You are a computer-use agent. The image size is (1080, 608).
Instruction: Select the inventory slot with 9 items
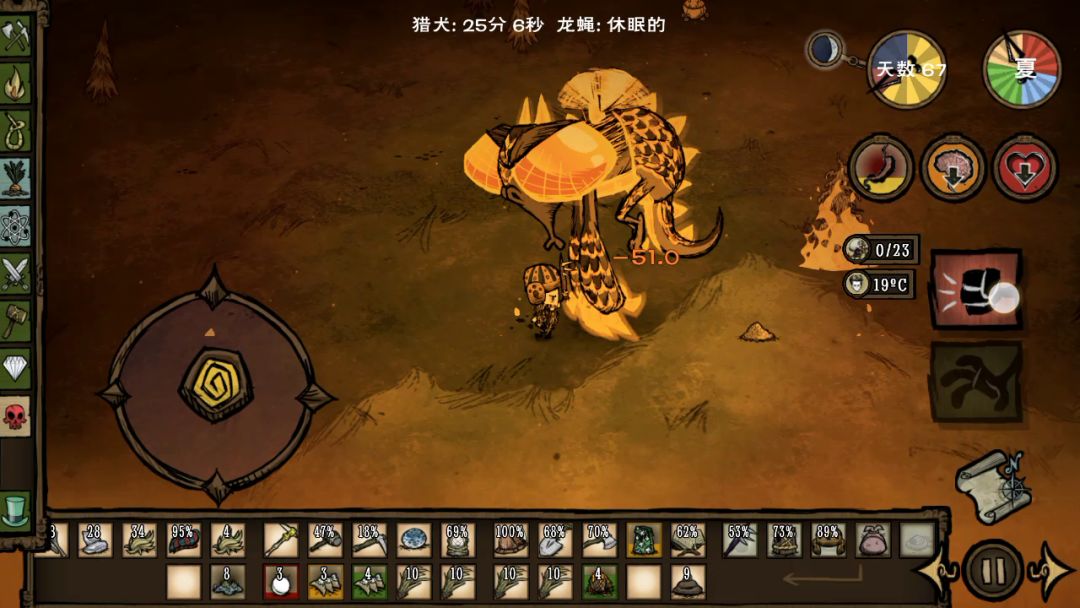point(686,581)
